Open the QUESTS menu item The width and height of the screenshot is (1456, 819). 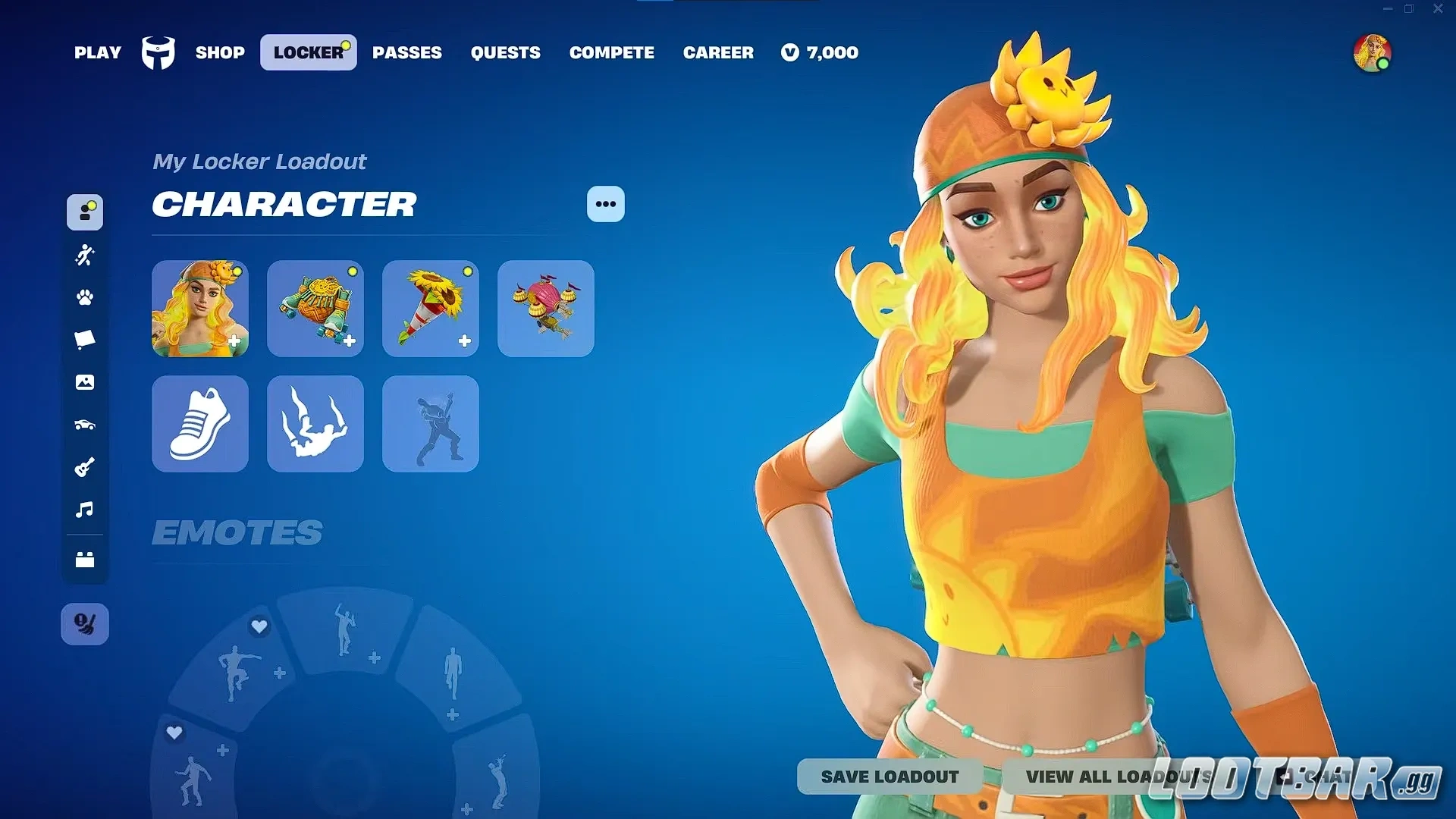pyautogui.click(x=505, y=52)
